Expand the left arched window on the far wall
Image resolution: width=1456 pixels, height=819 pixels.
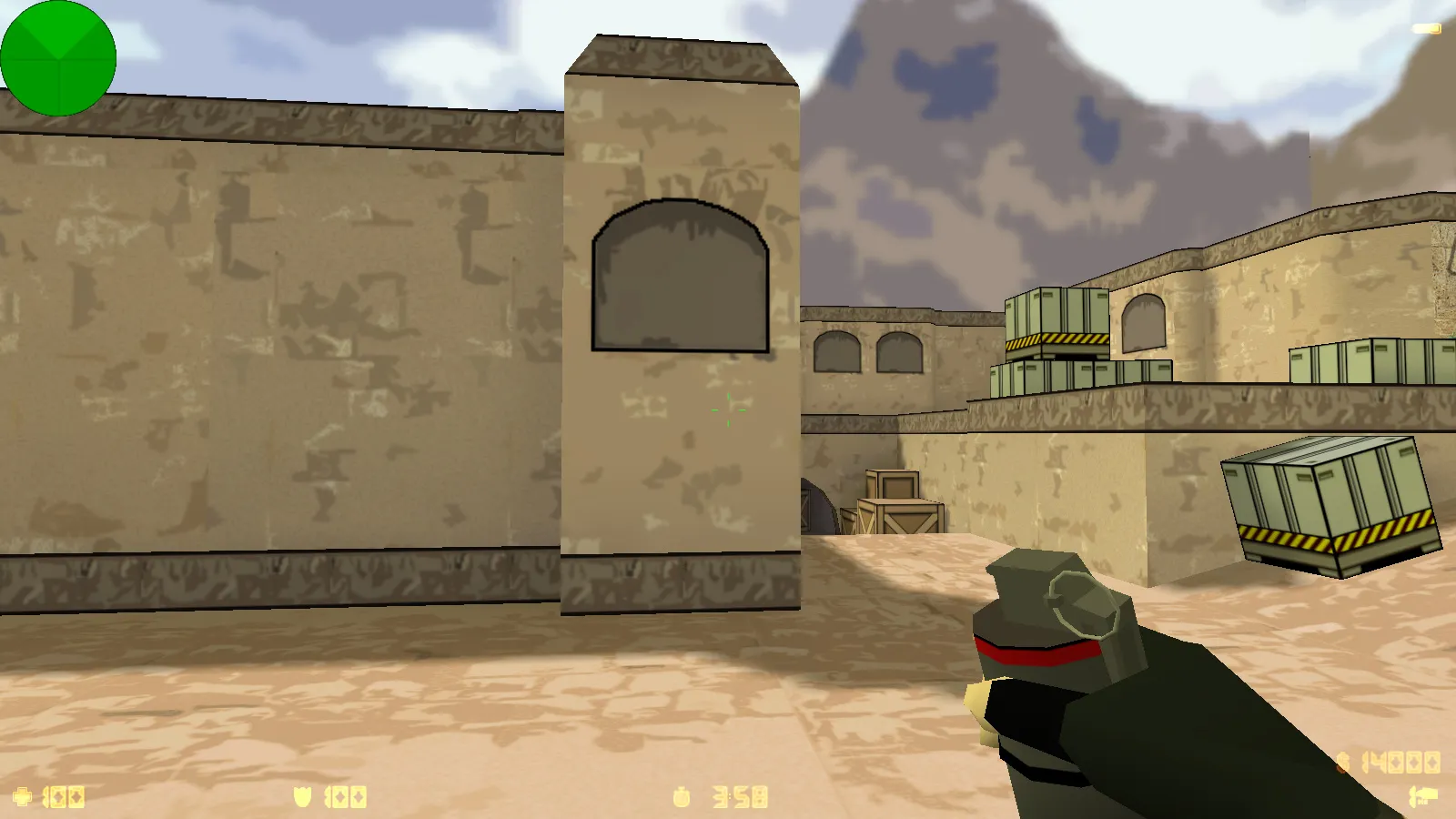coord(835,353)
